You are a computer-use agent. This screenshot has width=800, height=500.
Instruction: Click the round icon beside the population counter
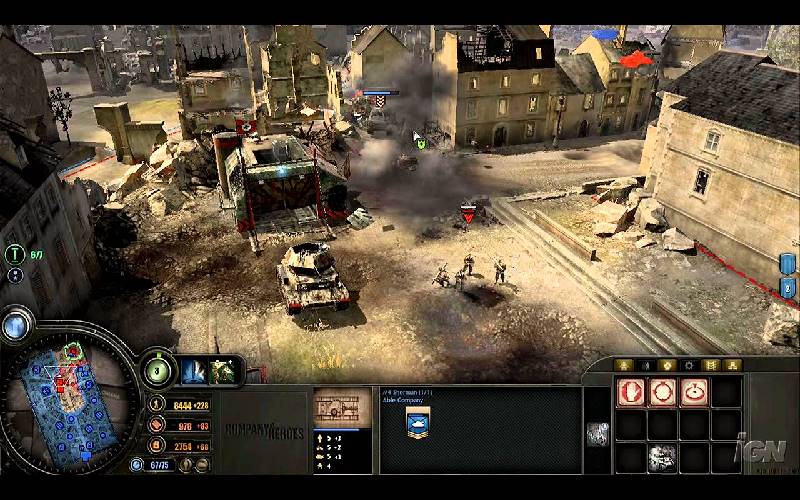pyautogui.click(x=138, y=465)
